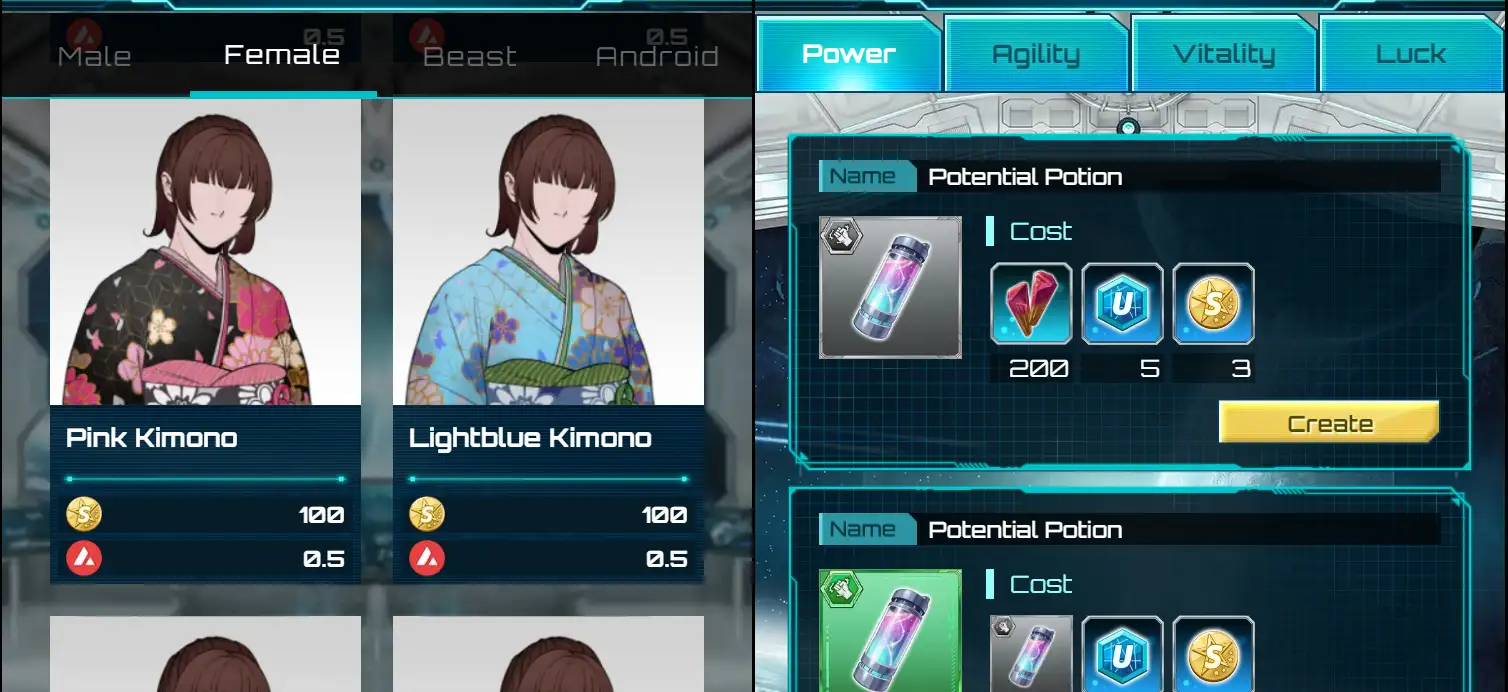Click the grey-framed Potential Potion icon
The image size is (1508, 692).
coord(890,288)
